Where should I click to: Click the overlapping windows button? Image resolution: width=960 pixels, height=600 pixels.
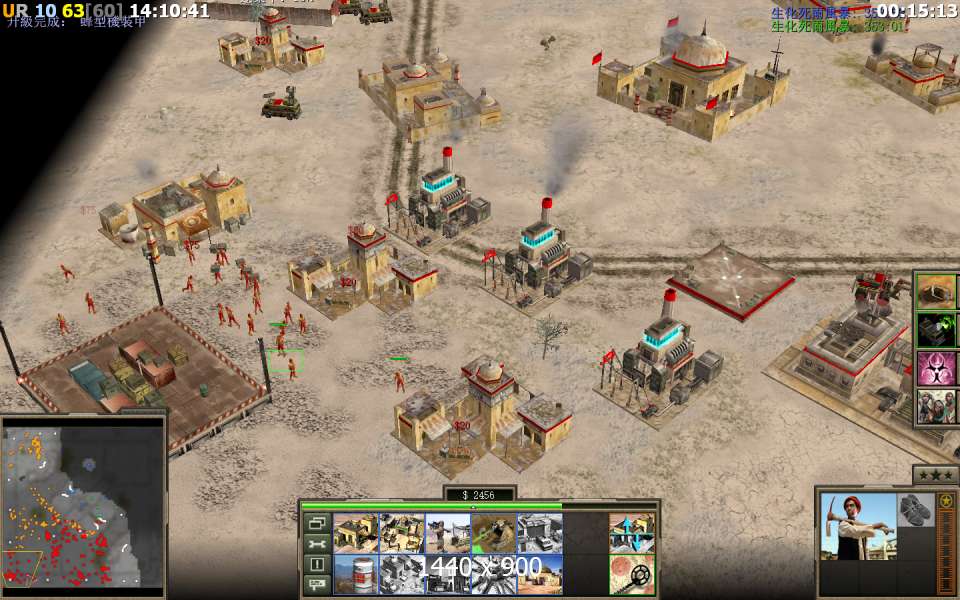(318, 523)
